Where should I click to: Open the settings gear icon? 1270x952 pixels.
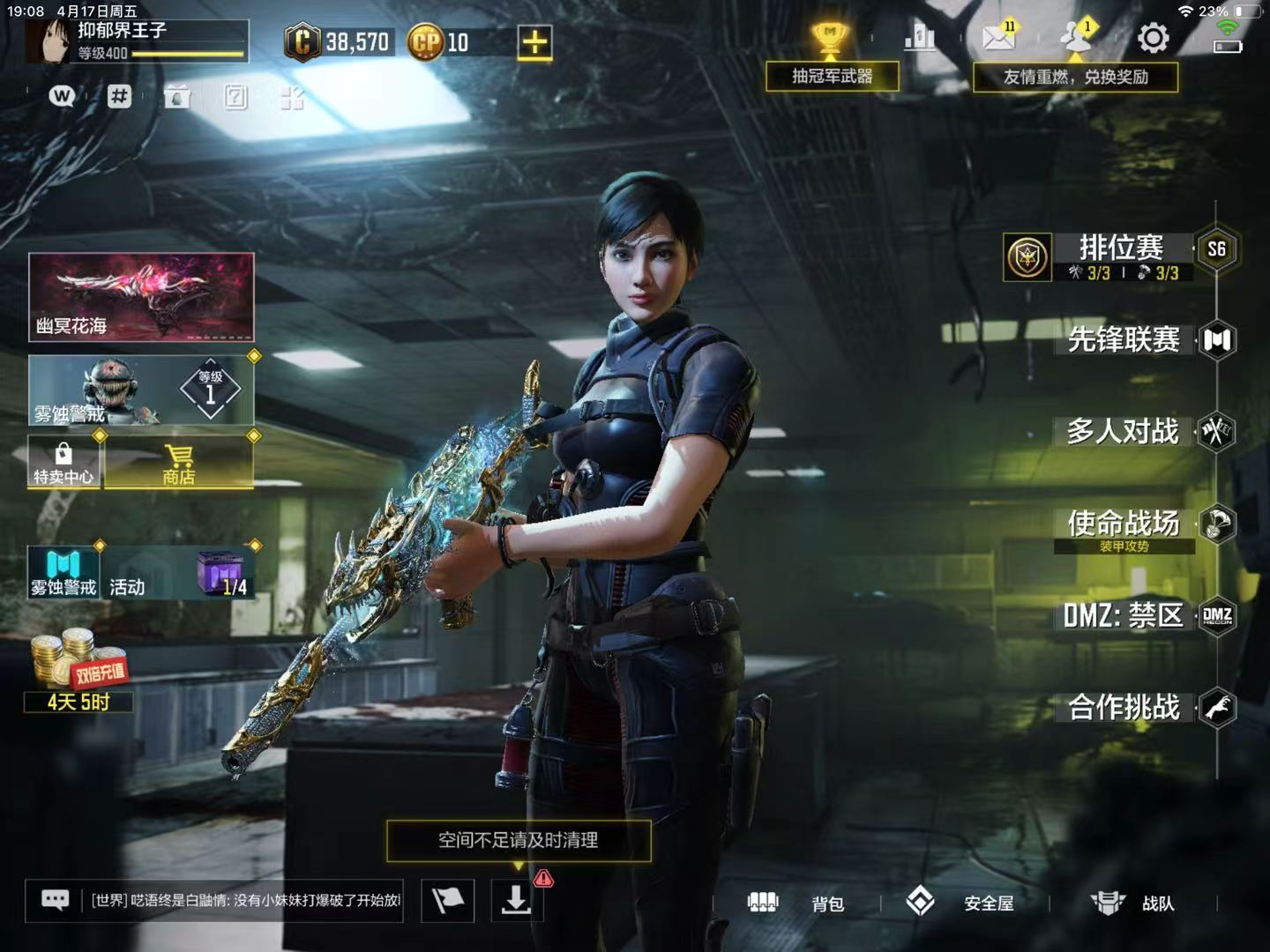point(1153,38)
